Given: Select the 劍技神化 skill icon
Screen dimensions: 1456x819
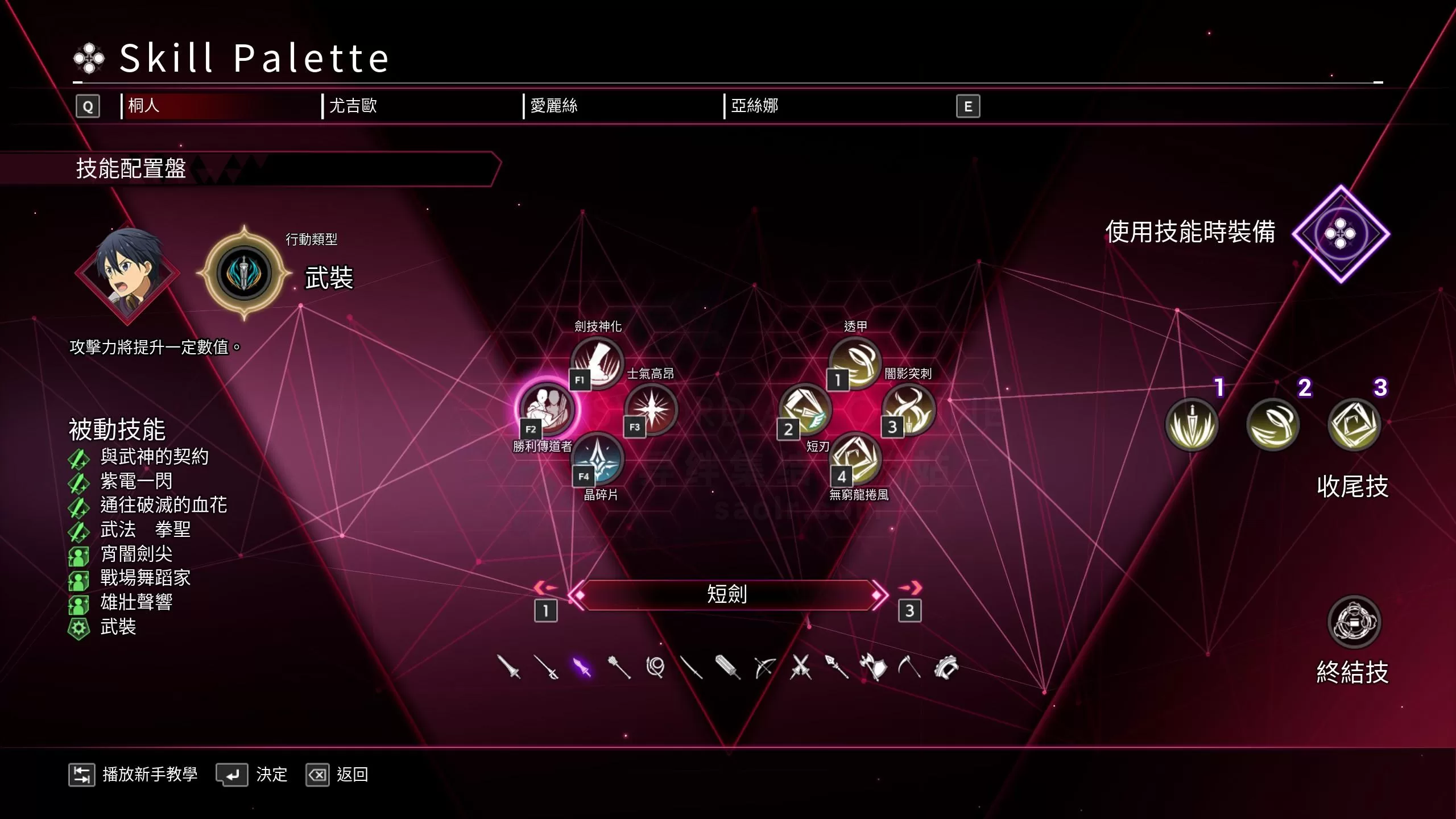Looking at the screenshot, I should click(597, 363).
